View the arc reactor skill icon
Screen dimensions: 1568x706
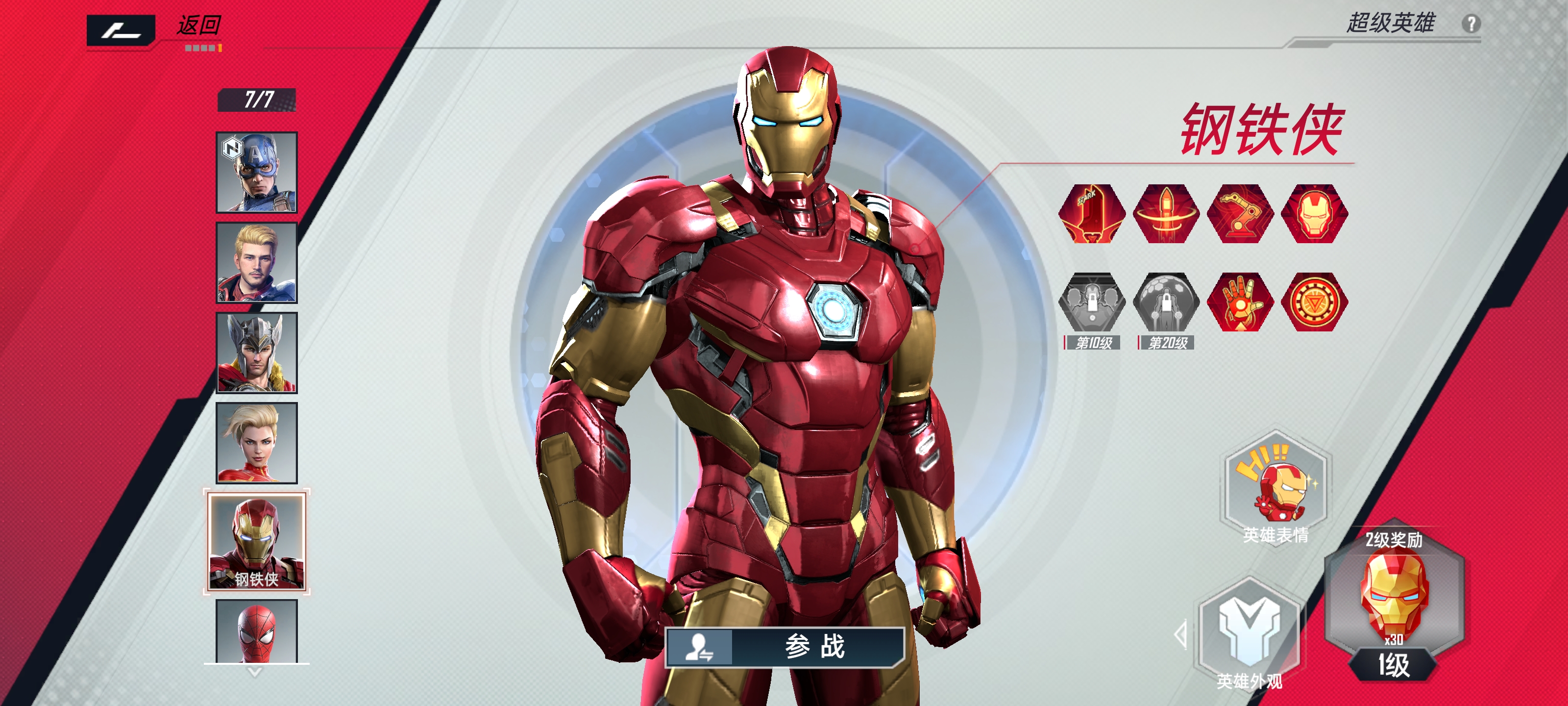coord(1314,302)
